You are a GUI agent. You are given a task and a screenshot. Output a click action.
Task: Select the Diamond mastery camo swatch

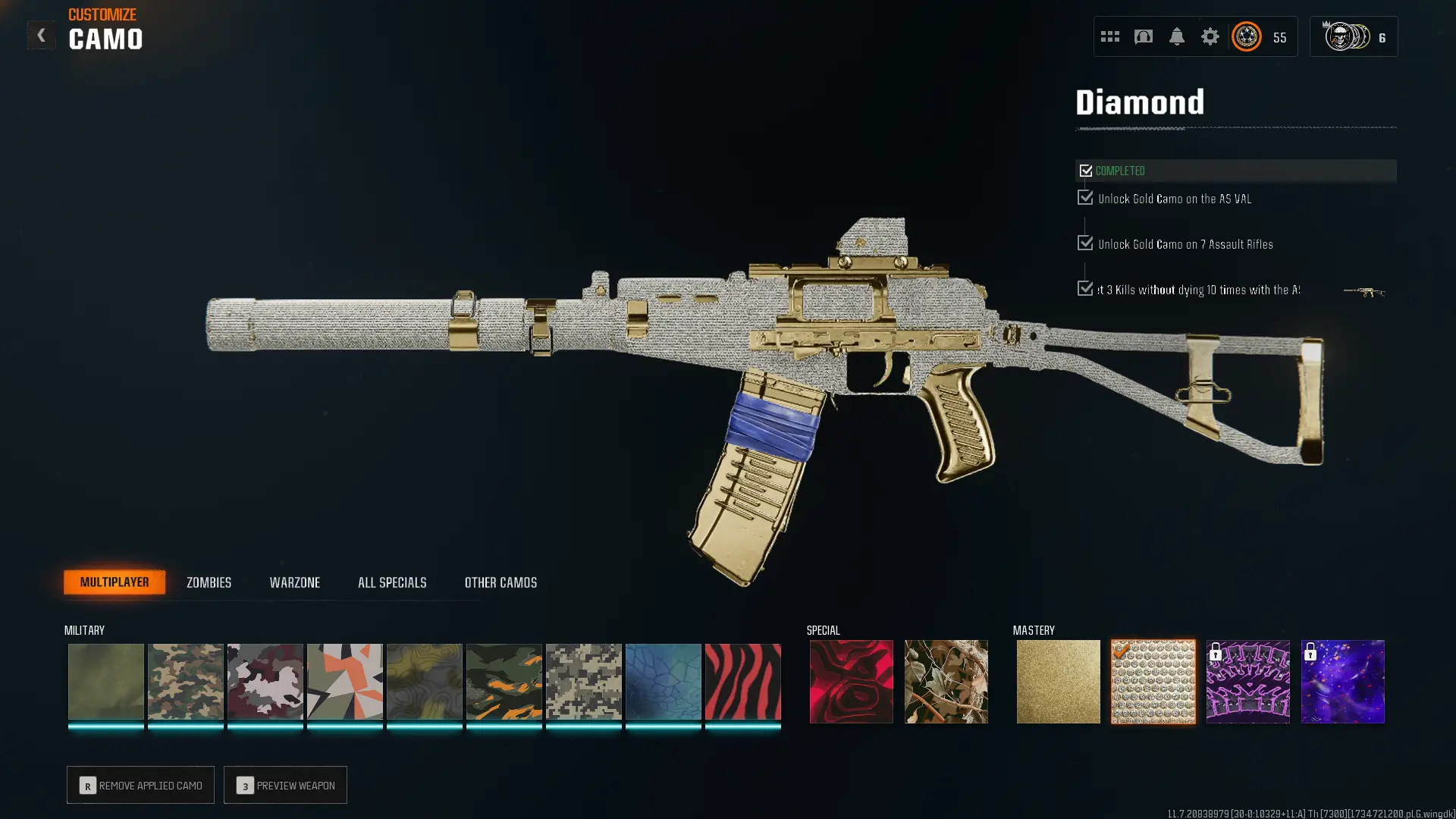1153,681
